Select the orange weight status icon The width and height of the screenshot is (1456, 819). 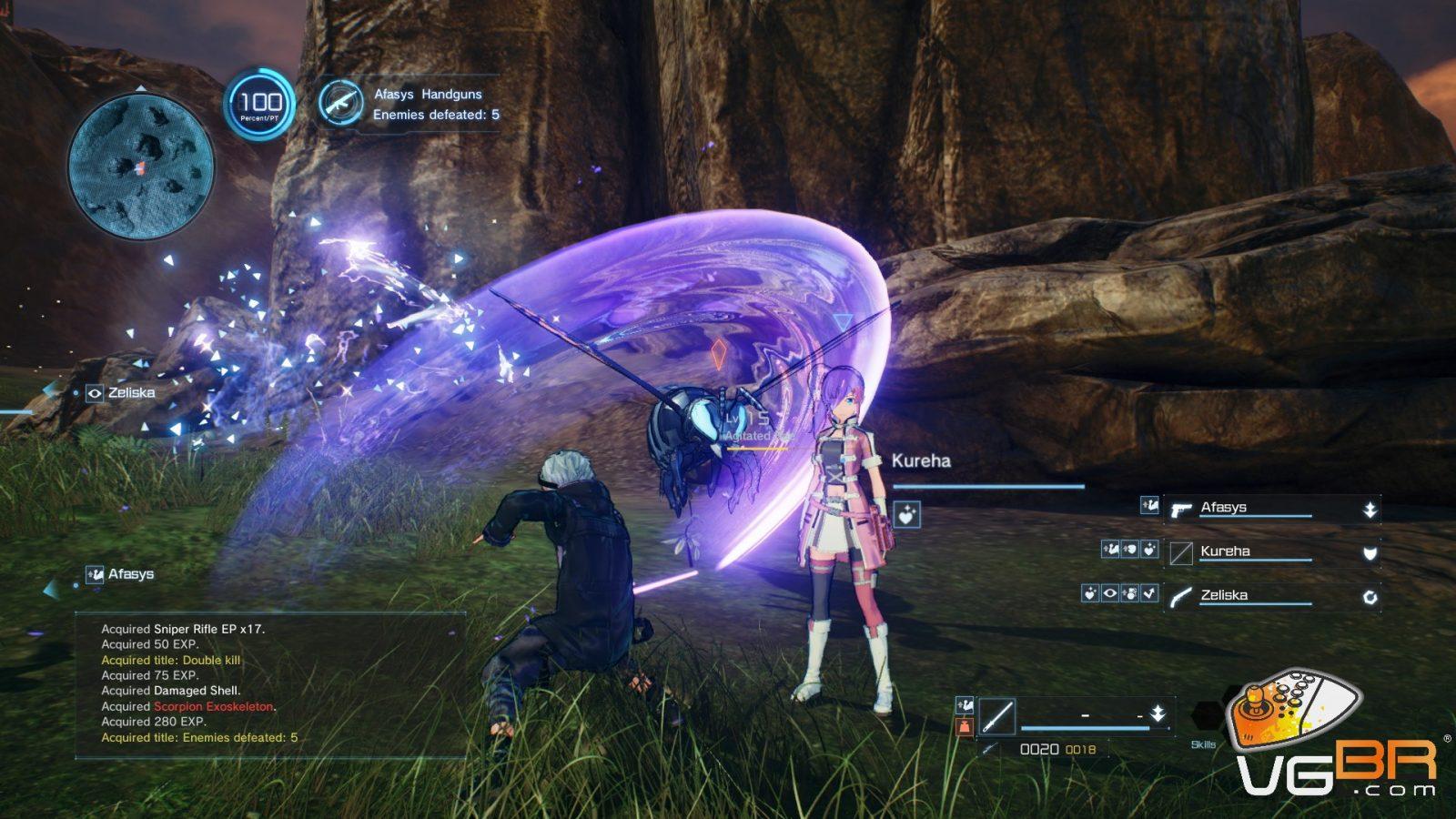(x=965, y=726)
